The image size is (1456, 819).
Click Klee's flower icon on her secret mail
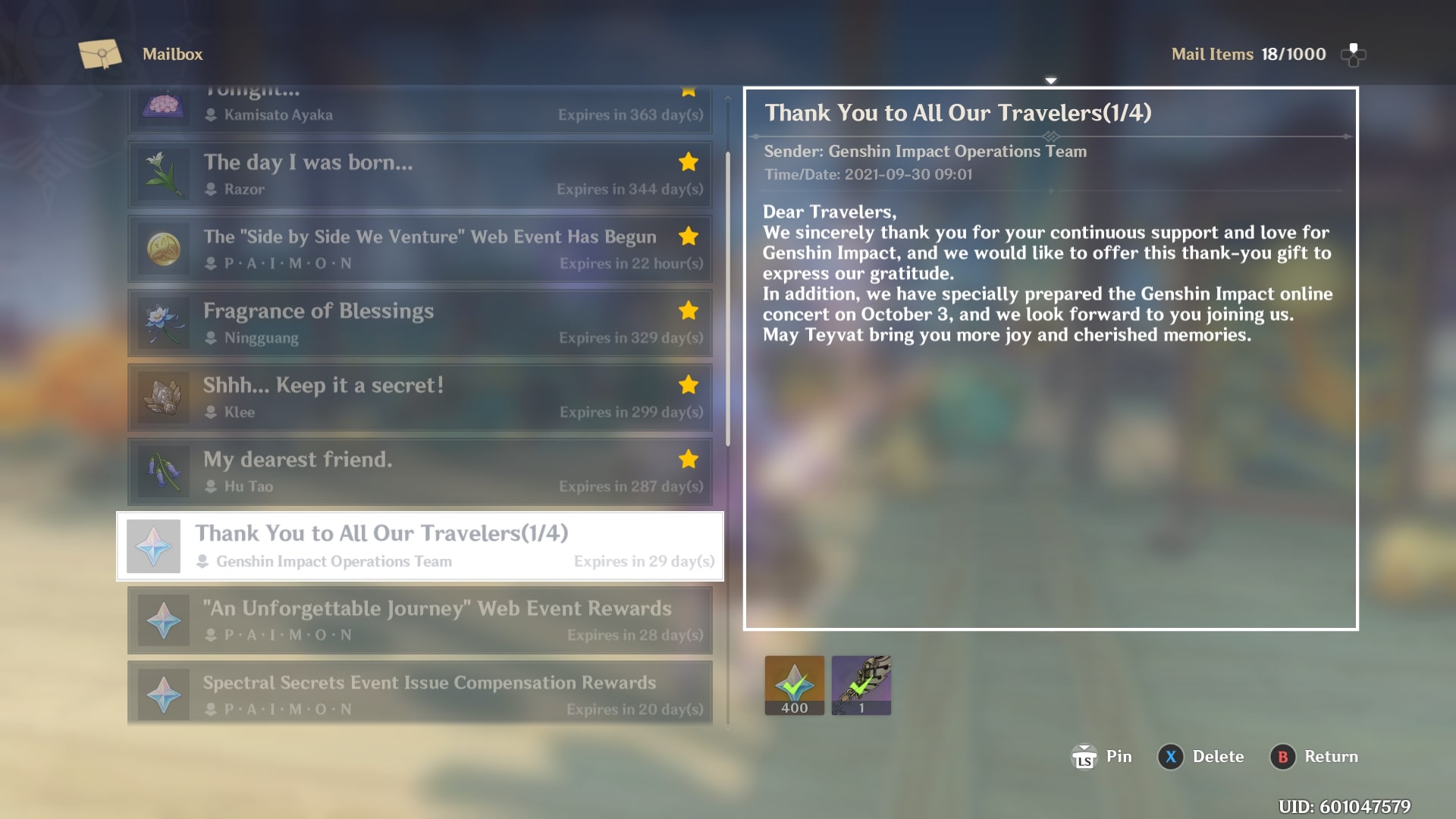click(163, 397)
